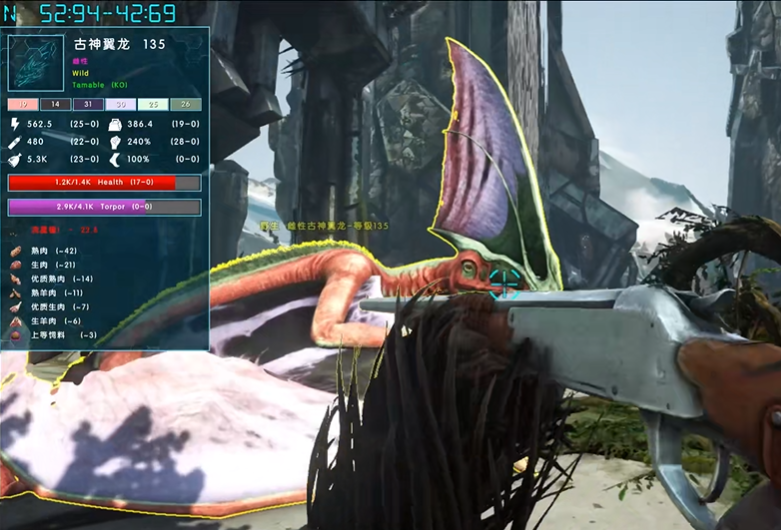
Task: Select the dark gray color swatch 14
Action: point(56,104)
